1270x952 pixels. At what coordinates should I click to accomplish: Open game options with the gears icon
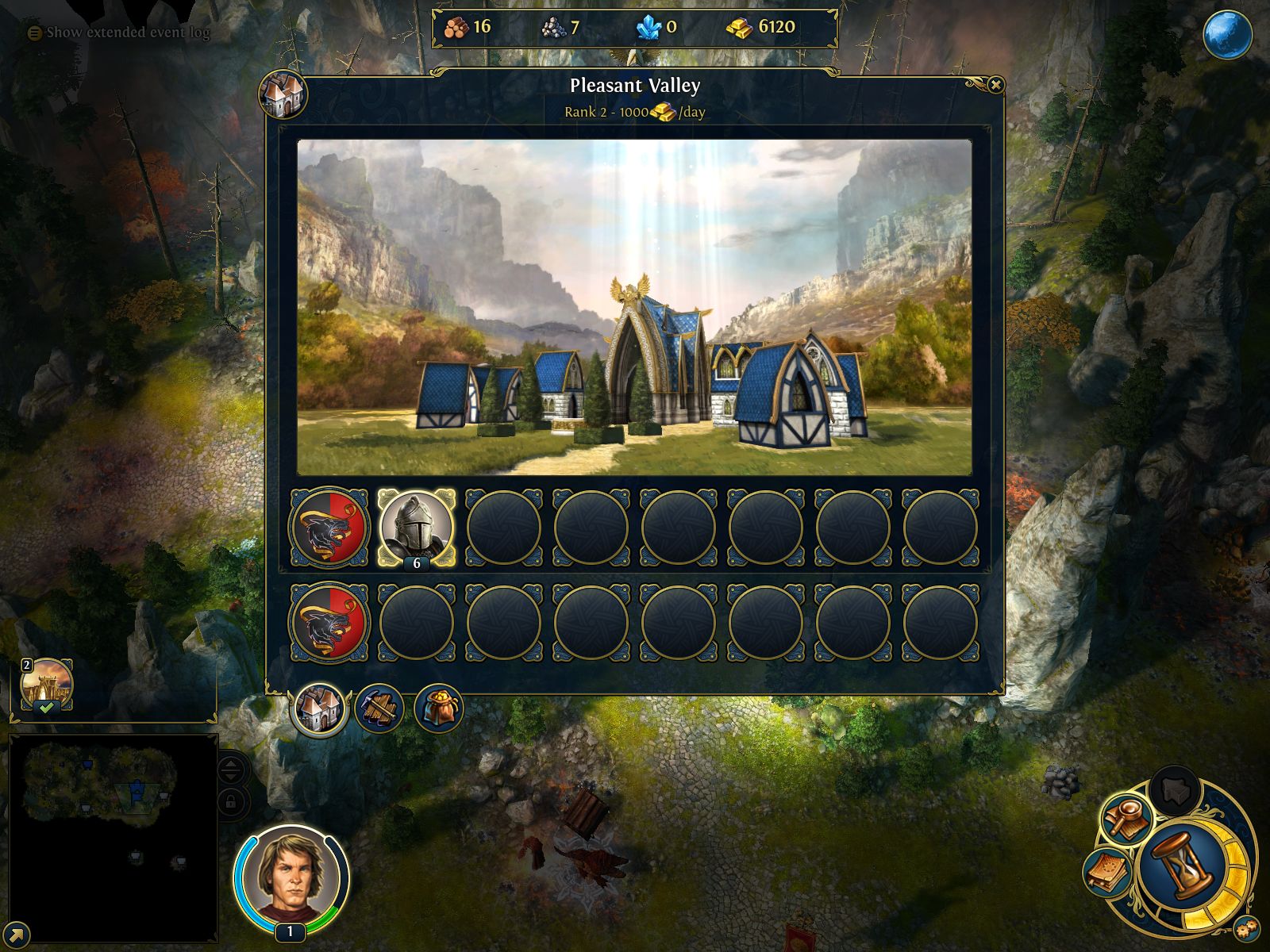point(1246,927)
